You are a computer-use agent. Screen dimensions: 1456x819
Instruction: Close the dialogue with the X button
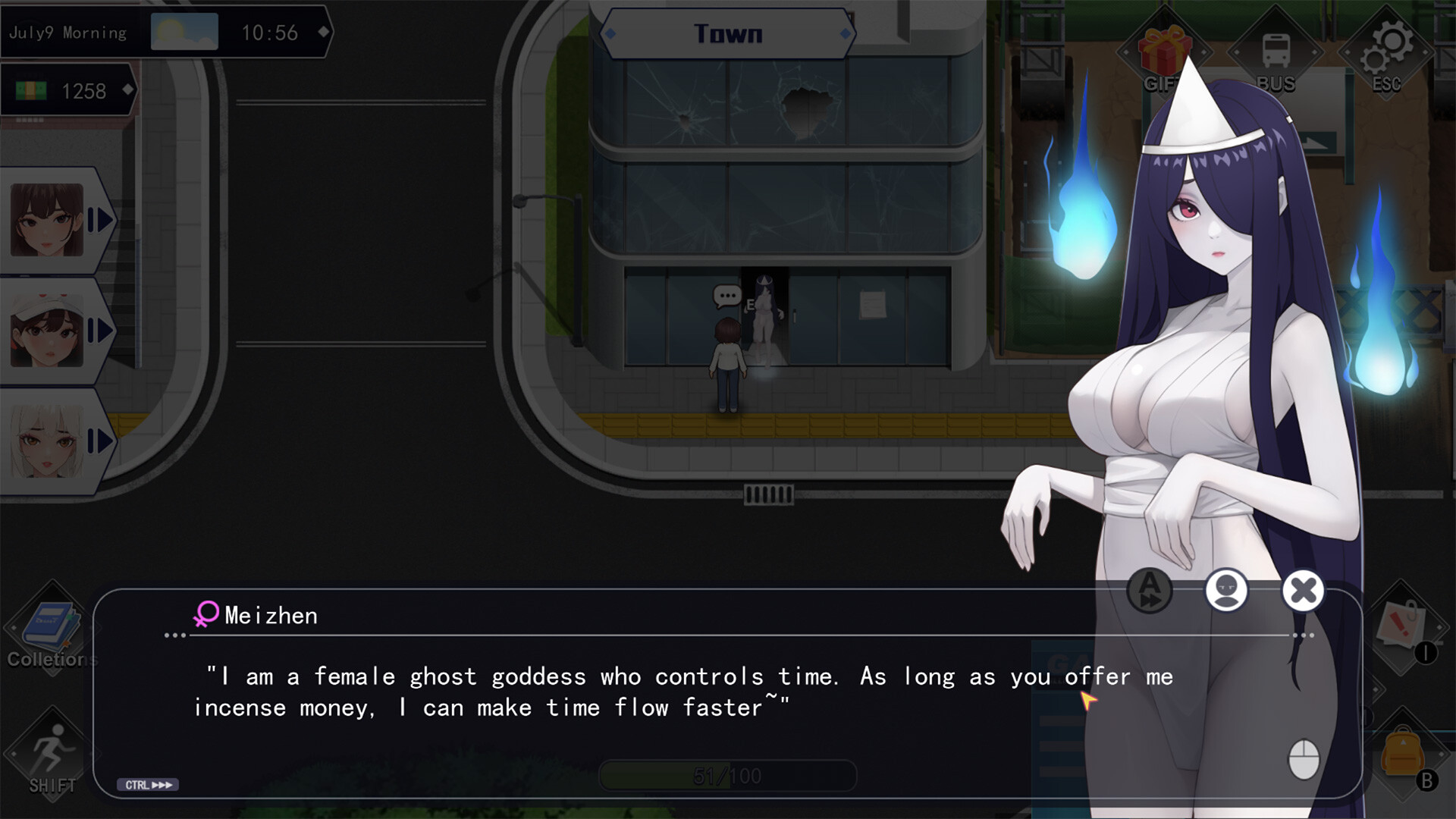coord(1303,591)
